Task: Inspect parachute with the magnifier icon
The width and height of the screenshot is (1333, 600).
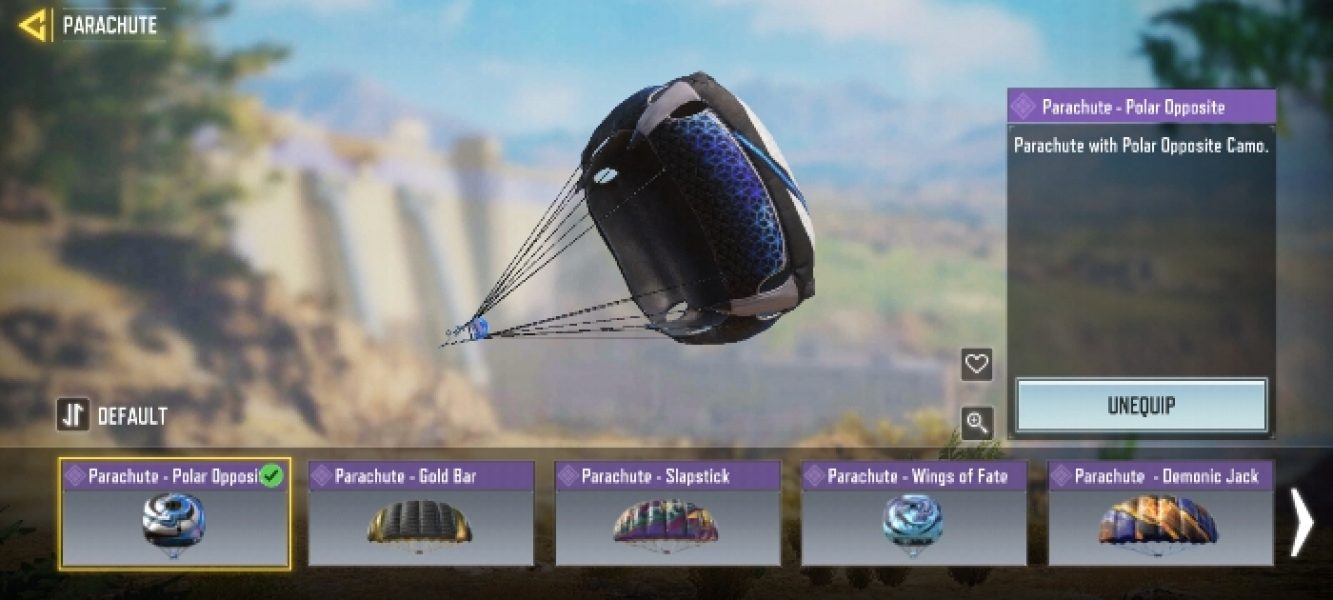Action: (976, 423)
